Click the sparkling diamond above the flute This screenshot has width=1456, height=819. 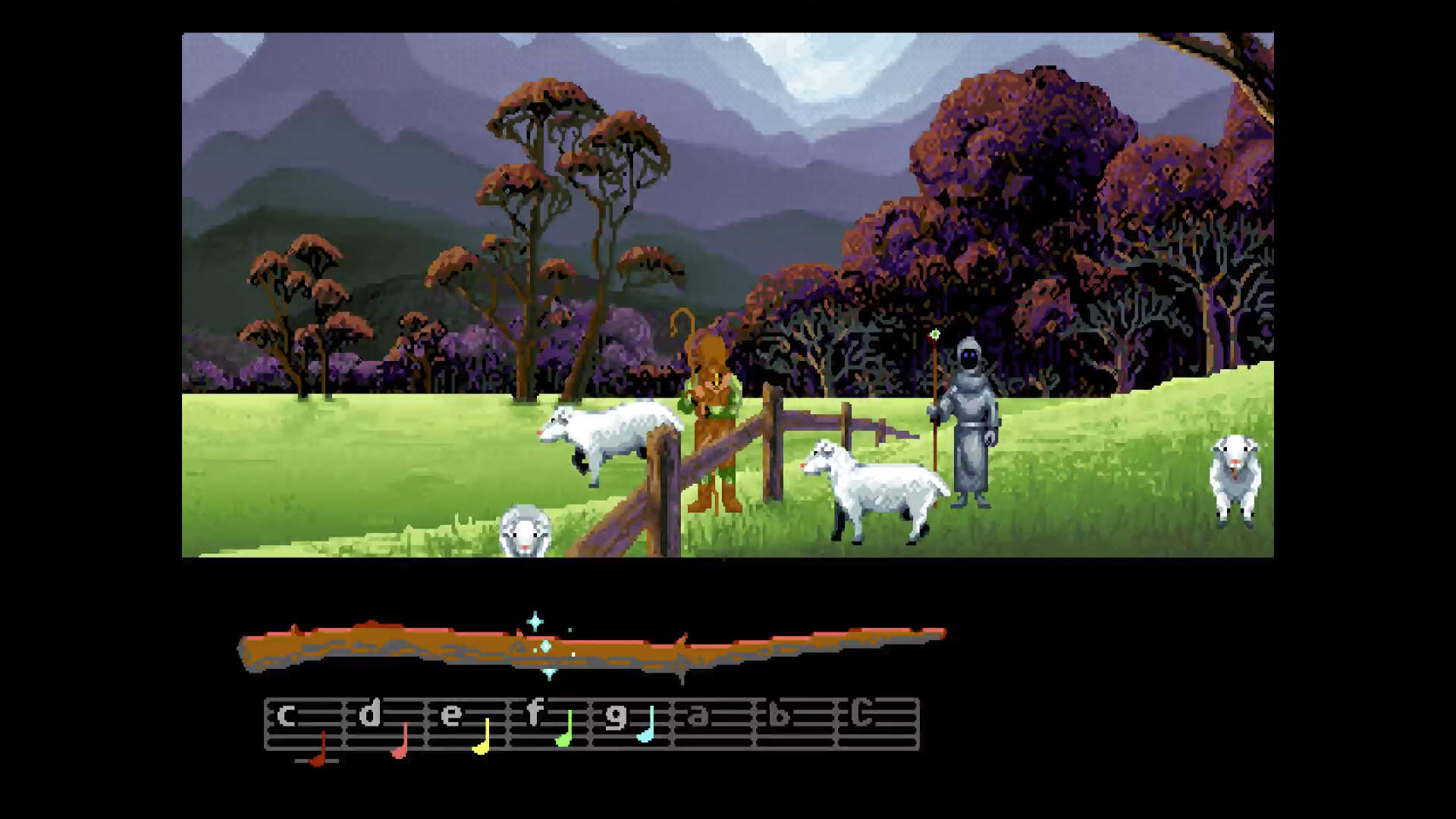535,622
